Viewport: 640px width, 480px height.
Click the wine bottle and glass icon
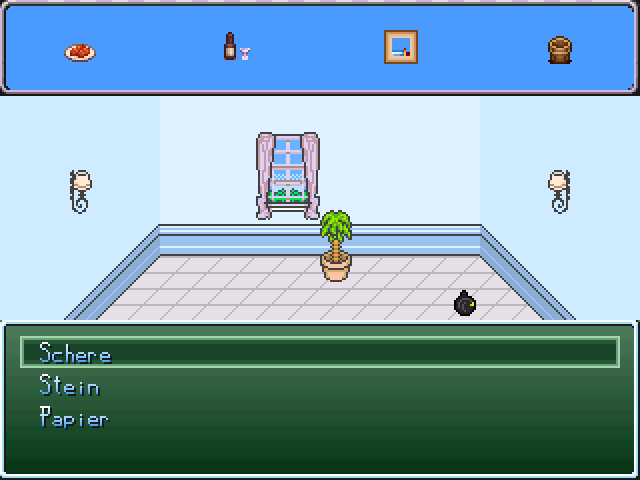(236, 48)
